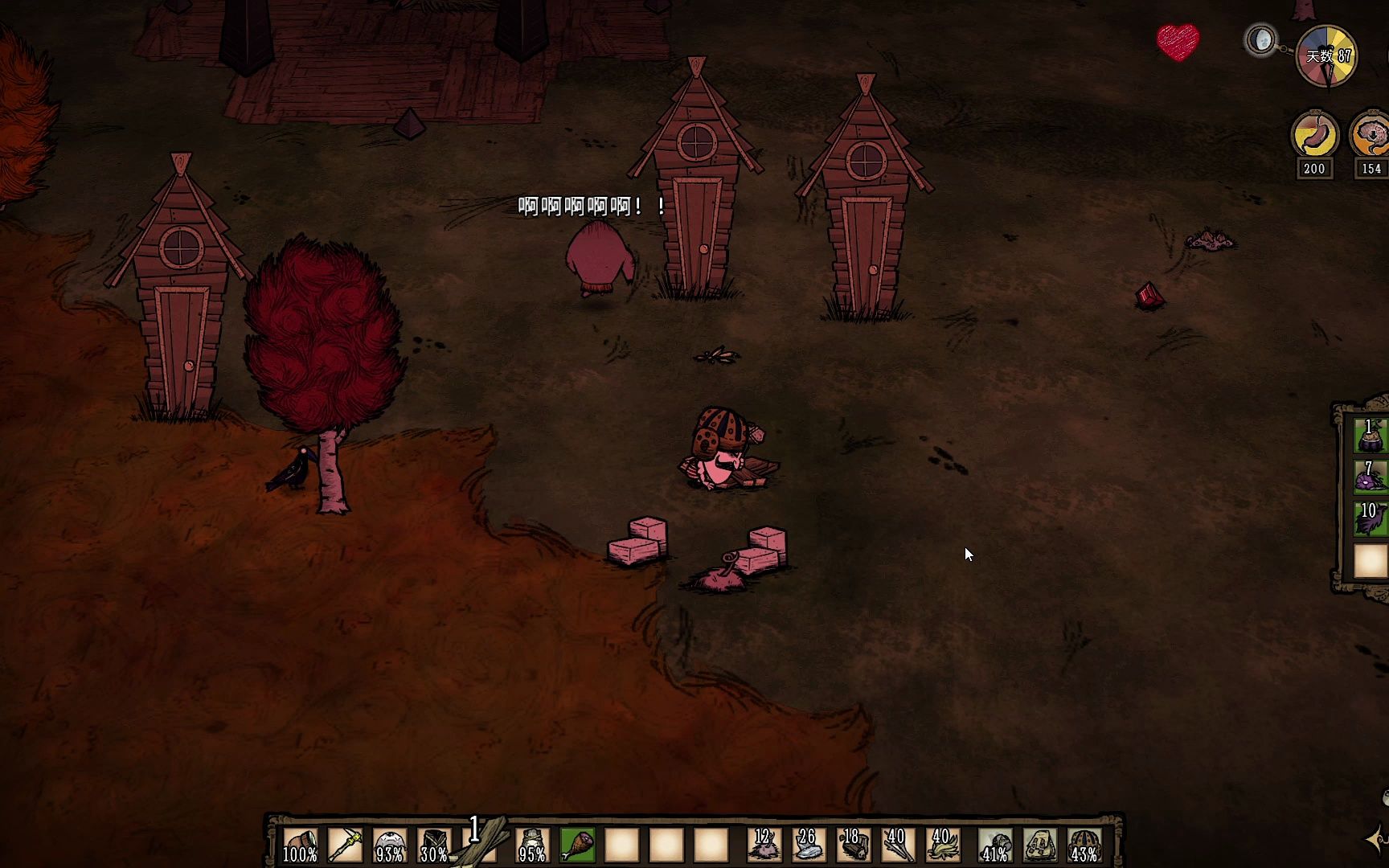Select the equipped helmet at 43% durability
Image resolution: width=1389 pixels, height=868 pixels.
[x=1084, y=845]
